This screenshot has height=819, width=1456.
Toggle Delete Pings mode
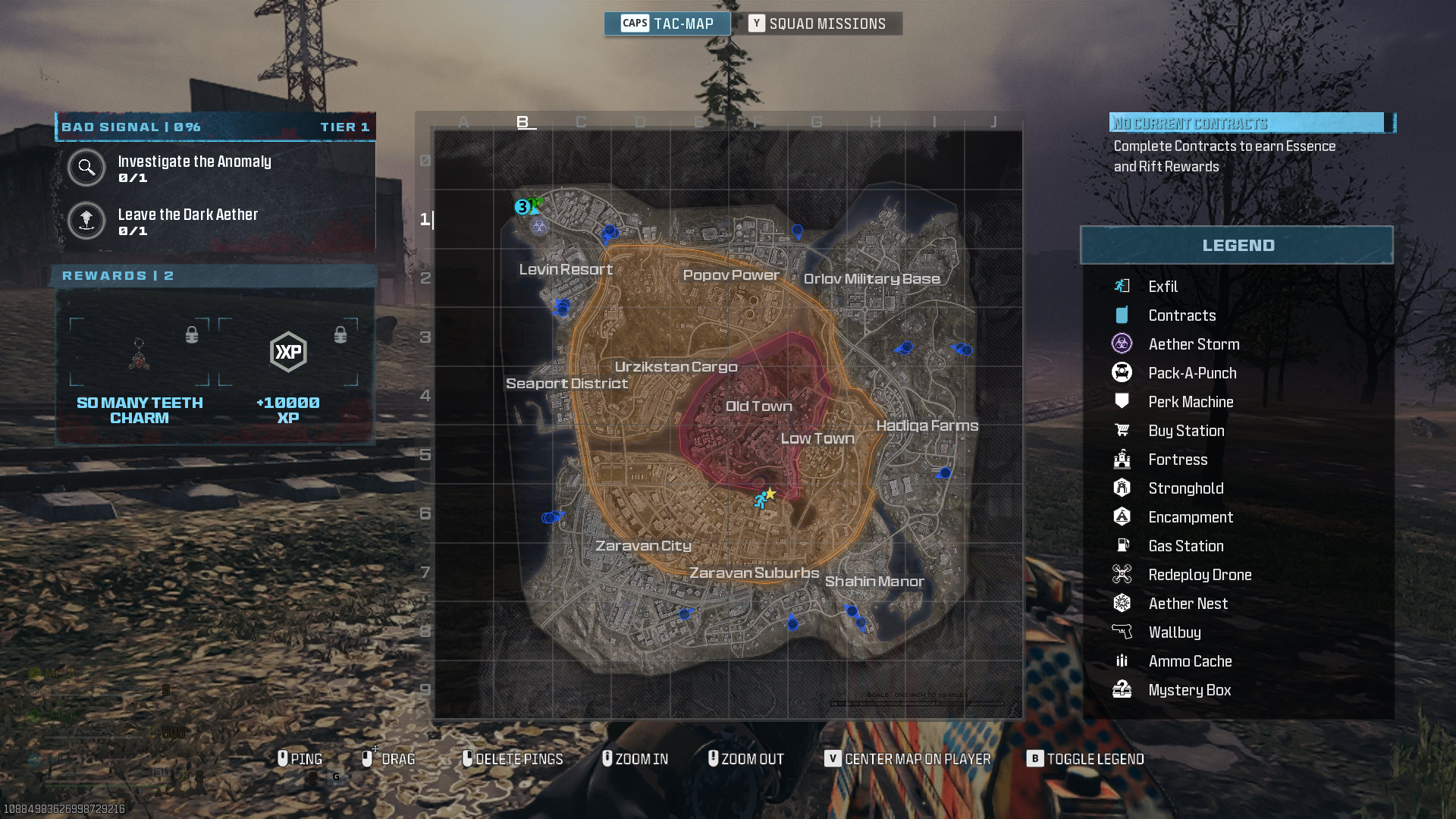click(513, 758)
